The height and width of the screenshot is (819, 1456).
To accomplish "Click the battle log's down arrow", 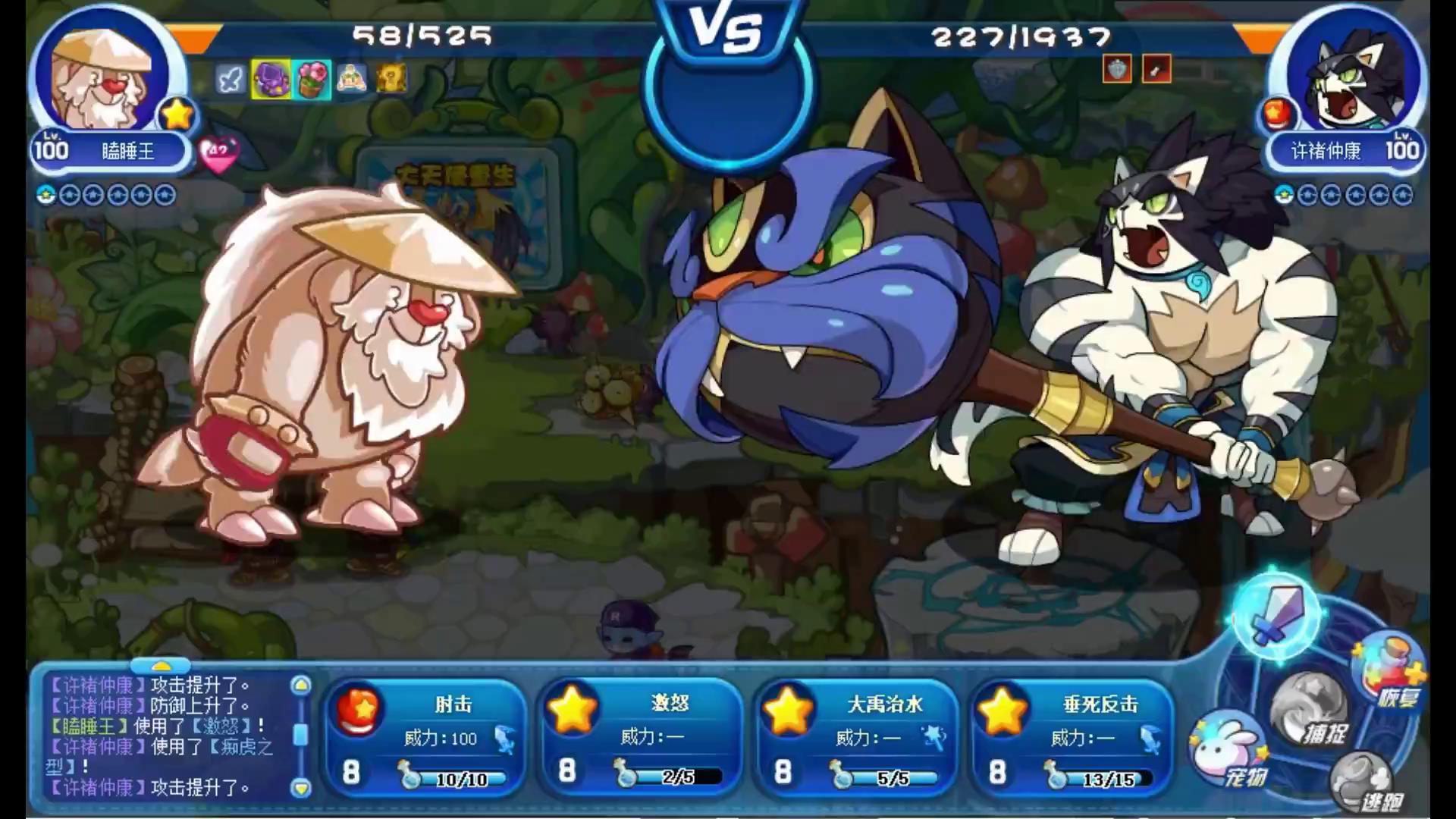I will click(301, 789).
